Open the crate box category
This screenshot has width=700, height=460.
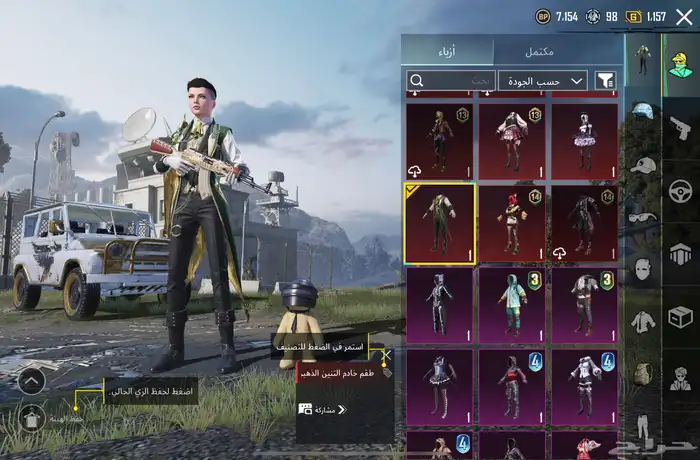[681, 317]
